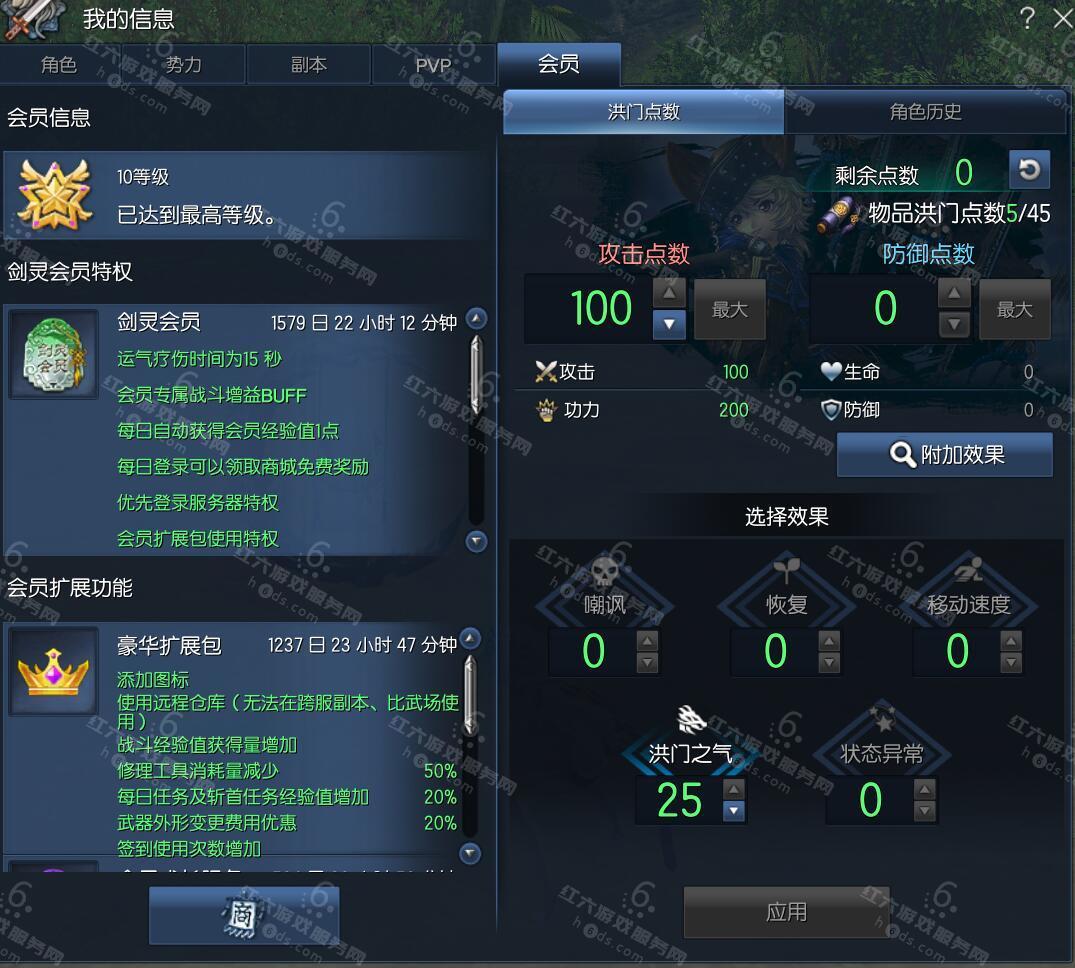The image size is (1075, 968).
Task: Close the 我的信息 window
Action: [x=1062, y=18]
